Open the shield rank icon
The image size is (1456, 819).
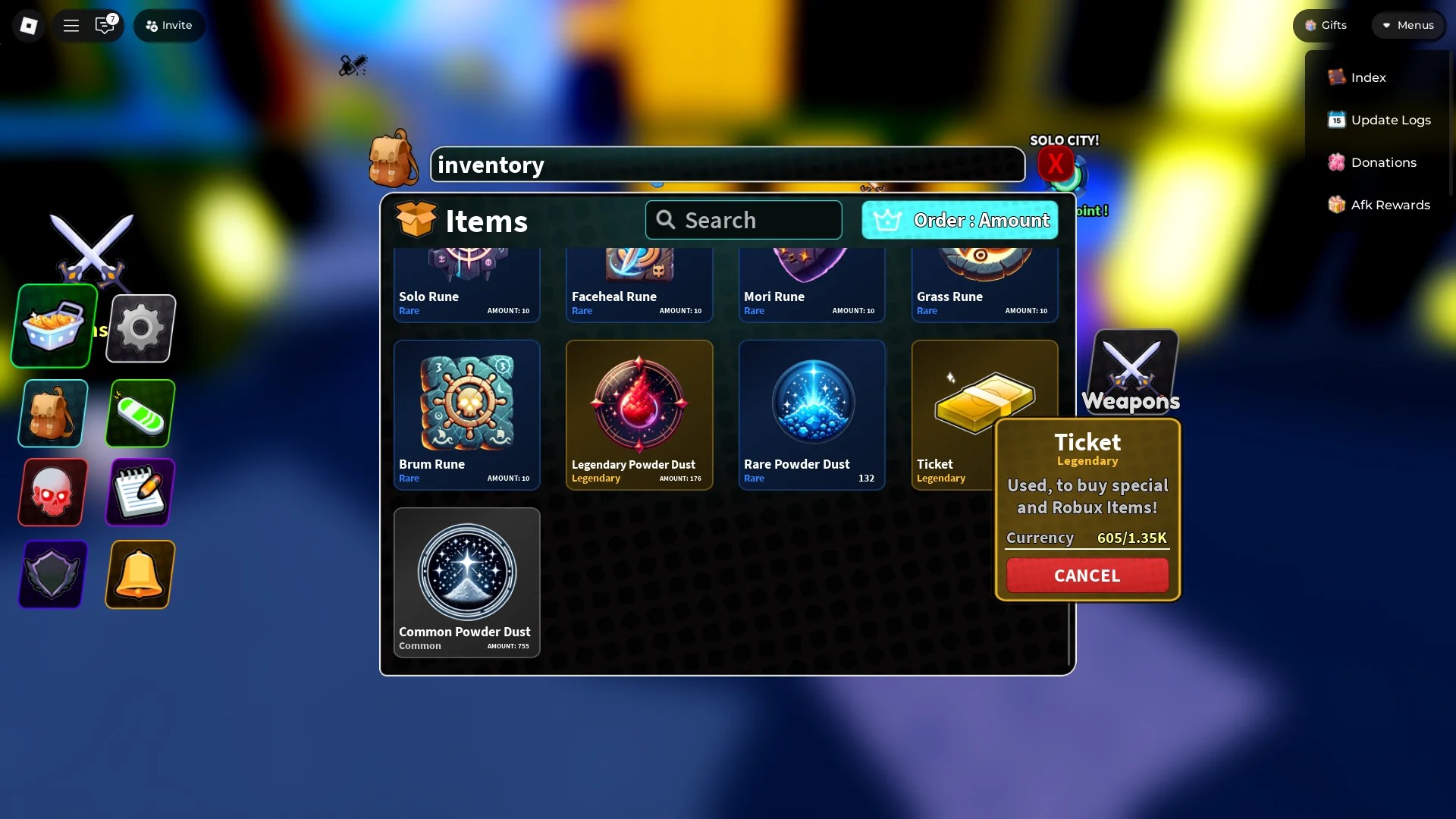[x=51, y=575]
